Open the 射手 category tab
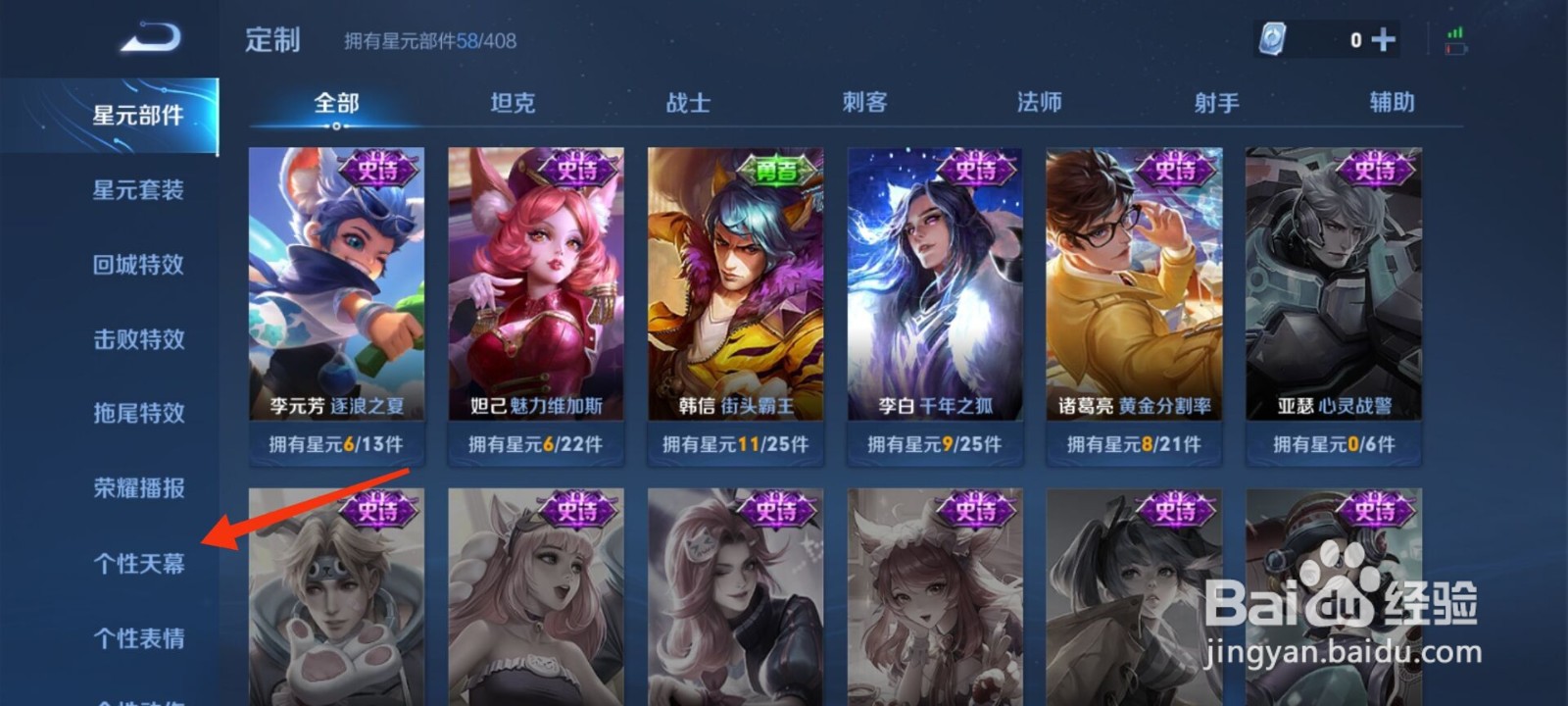The width and height of the screenshot is (1568, 706). point(1215,102)
